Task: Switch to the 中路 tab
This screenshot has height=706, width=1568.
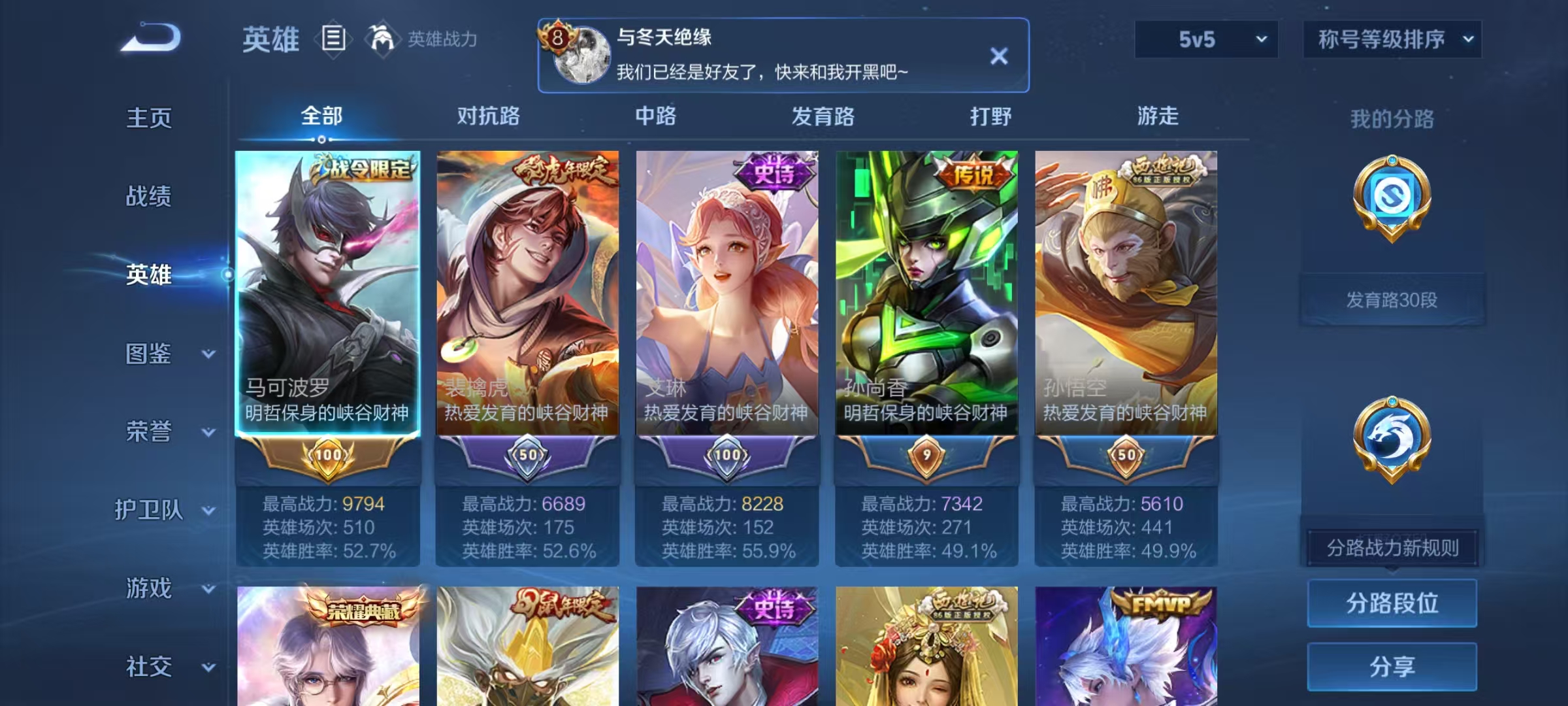Action: tap(657, 116)
